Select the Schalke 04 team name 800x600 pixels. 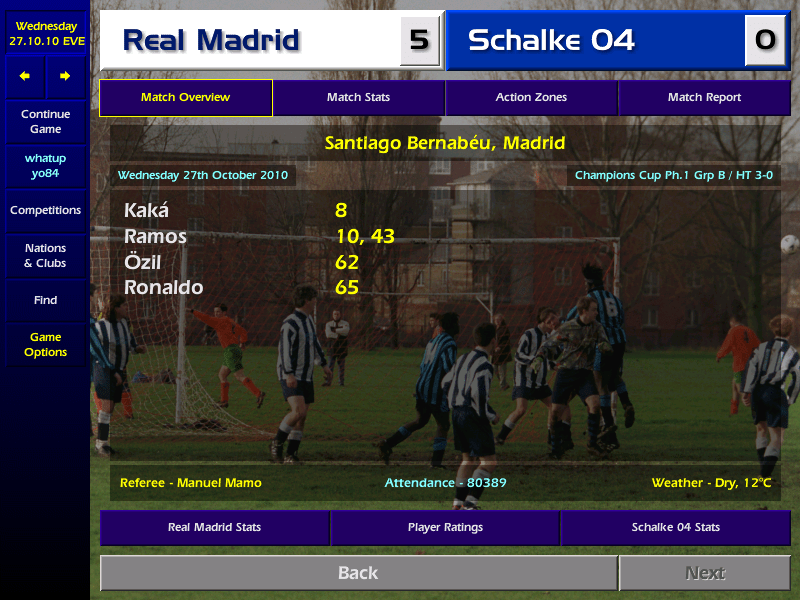tap(551, 40)
